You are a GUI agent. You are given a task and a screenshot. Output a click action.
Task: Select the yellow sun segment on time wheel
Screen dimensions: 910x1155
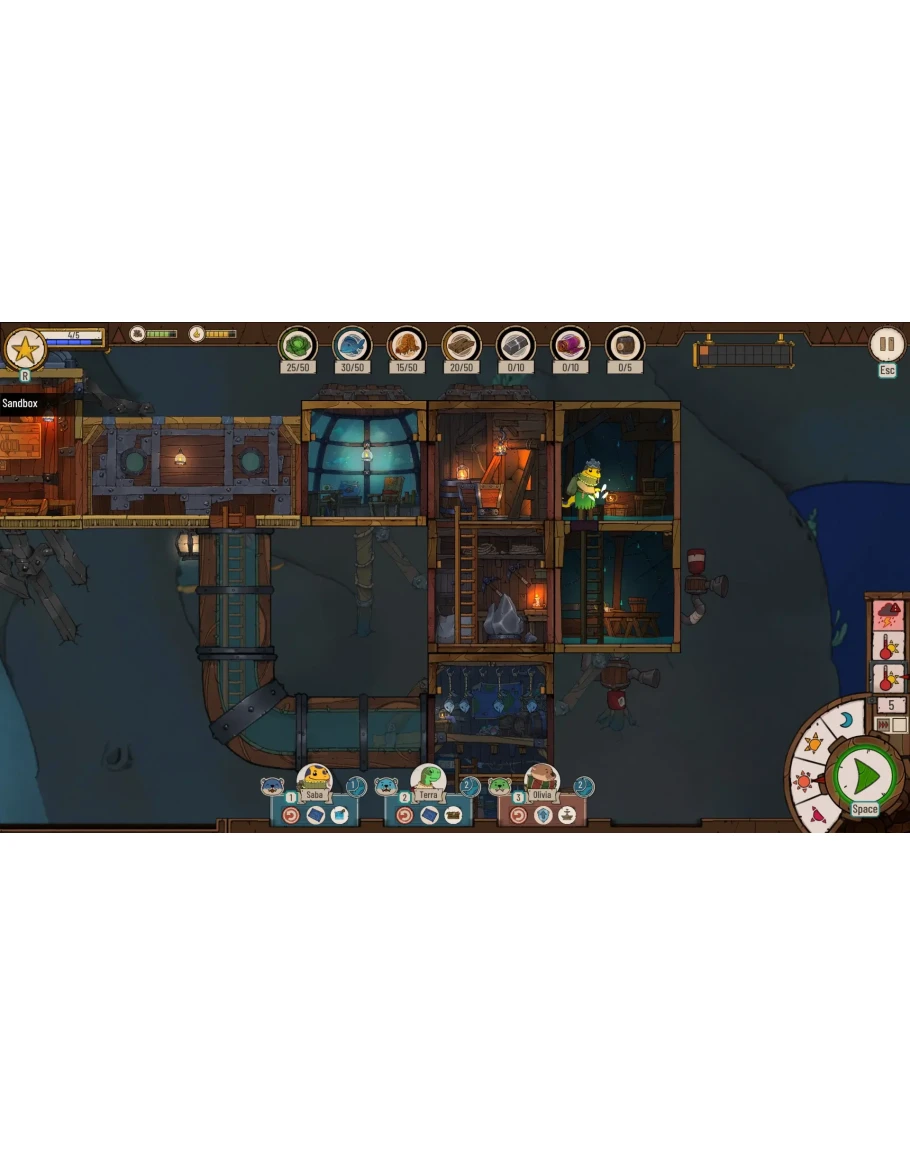coord(812,744)
